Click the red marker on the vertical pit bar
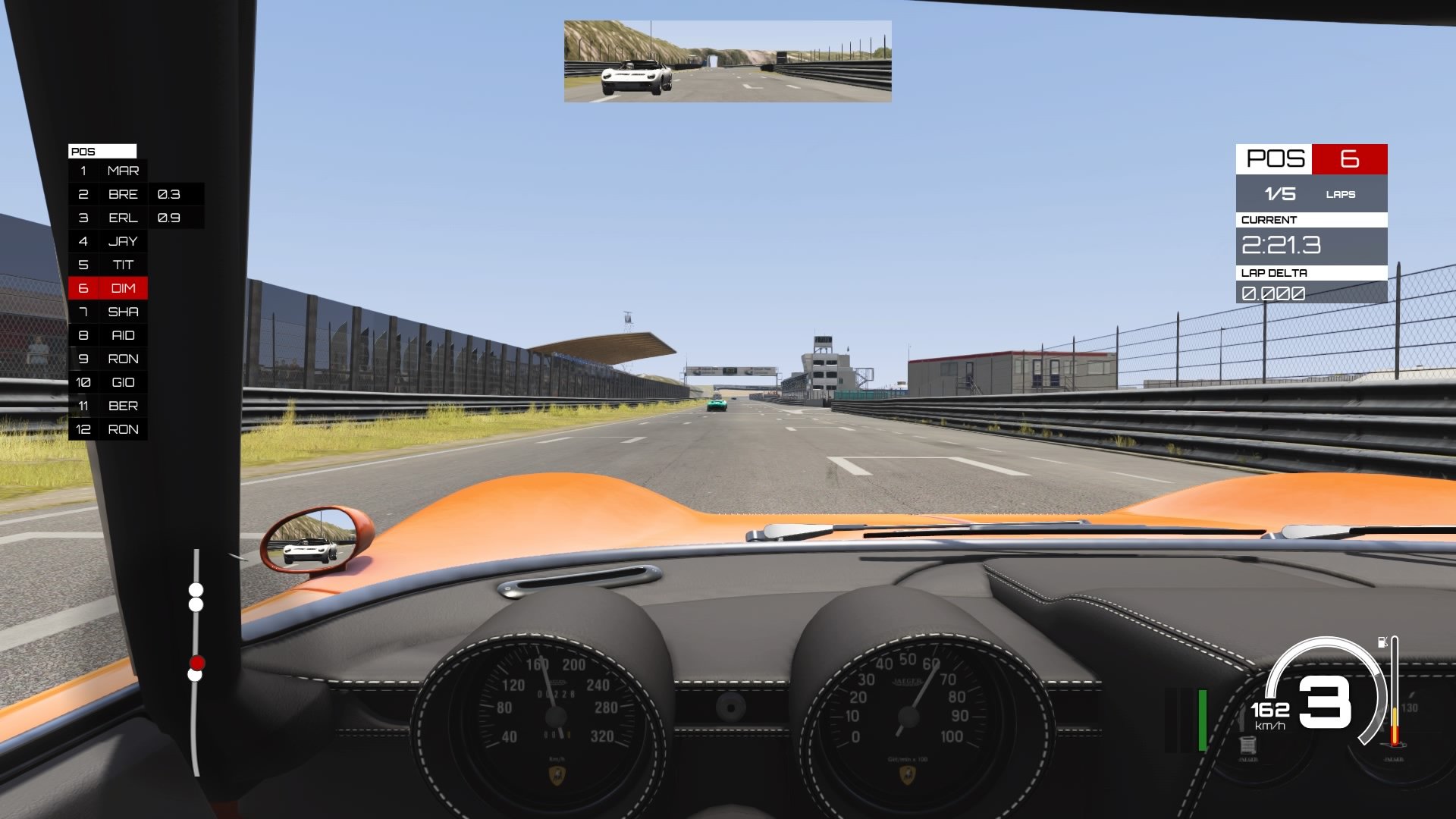Viewport: 1456px width, 819px height. [x=196, y=663]
